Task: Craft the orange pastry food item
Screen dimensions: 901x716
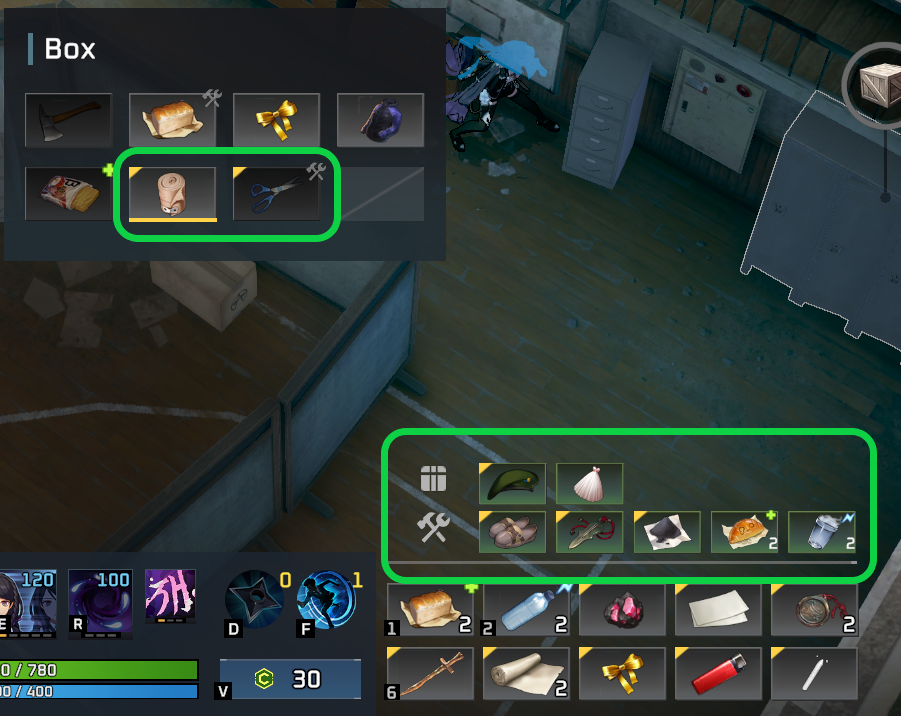Action: [x=744, y=531]
